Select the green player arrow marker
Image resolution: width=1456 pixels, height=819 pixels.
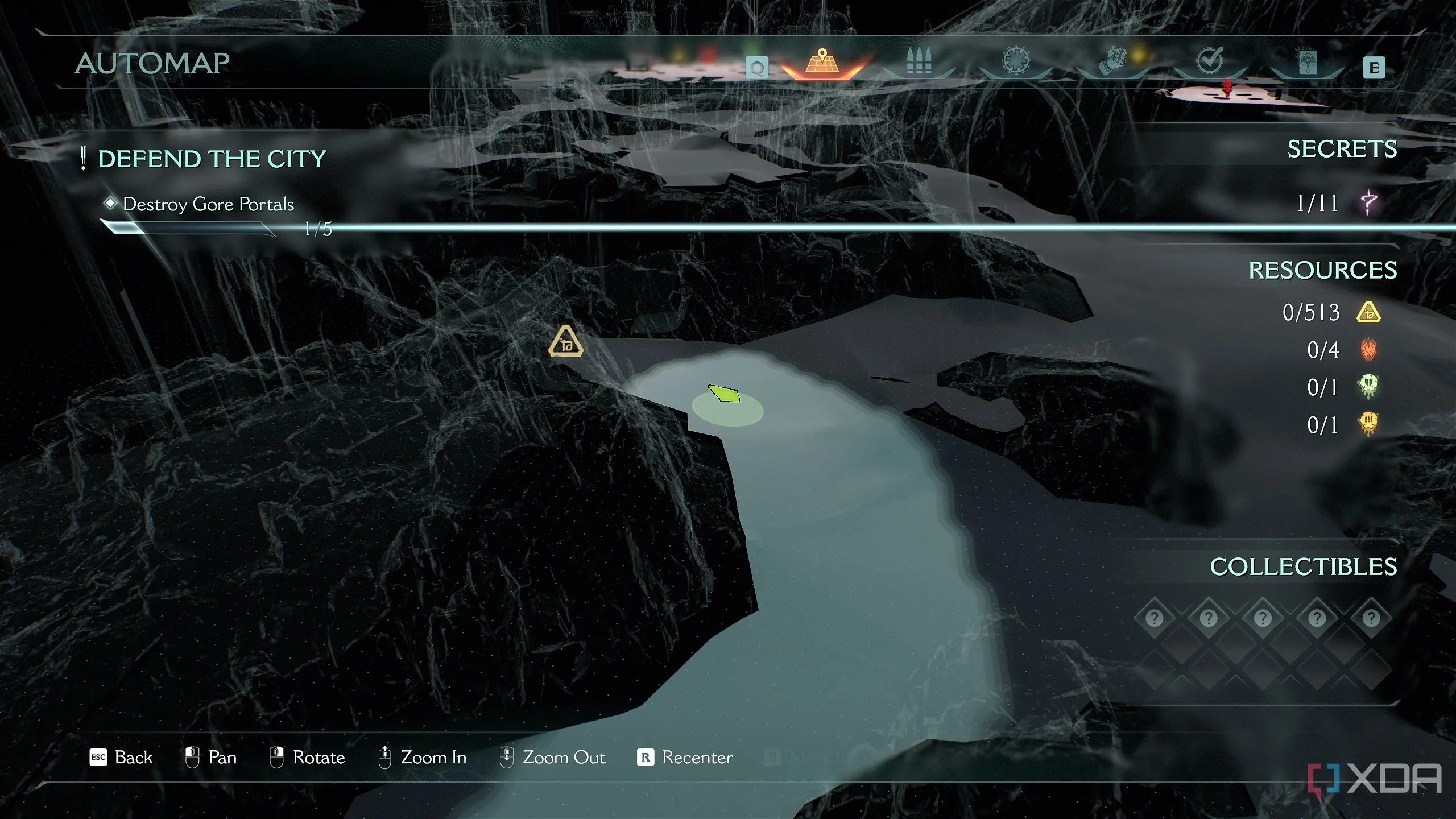coord(724,393)
